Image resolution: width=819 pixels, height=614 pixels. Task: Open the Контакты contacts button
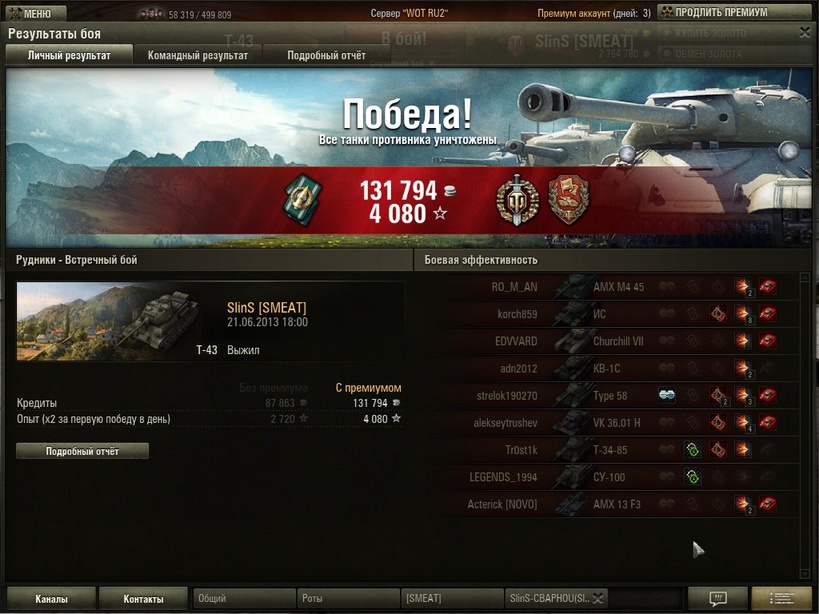pyautogui.click(x=143, y=599)
